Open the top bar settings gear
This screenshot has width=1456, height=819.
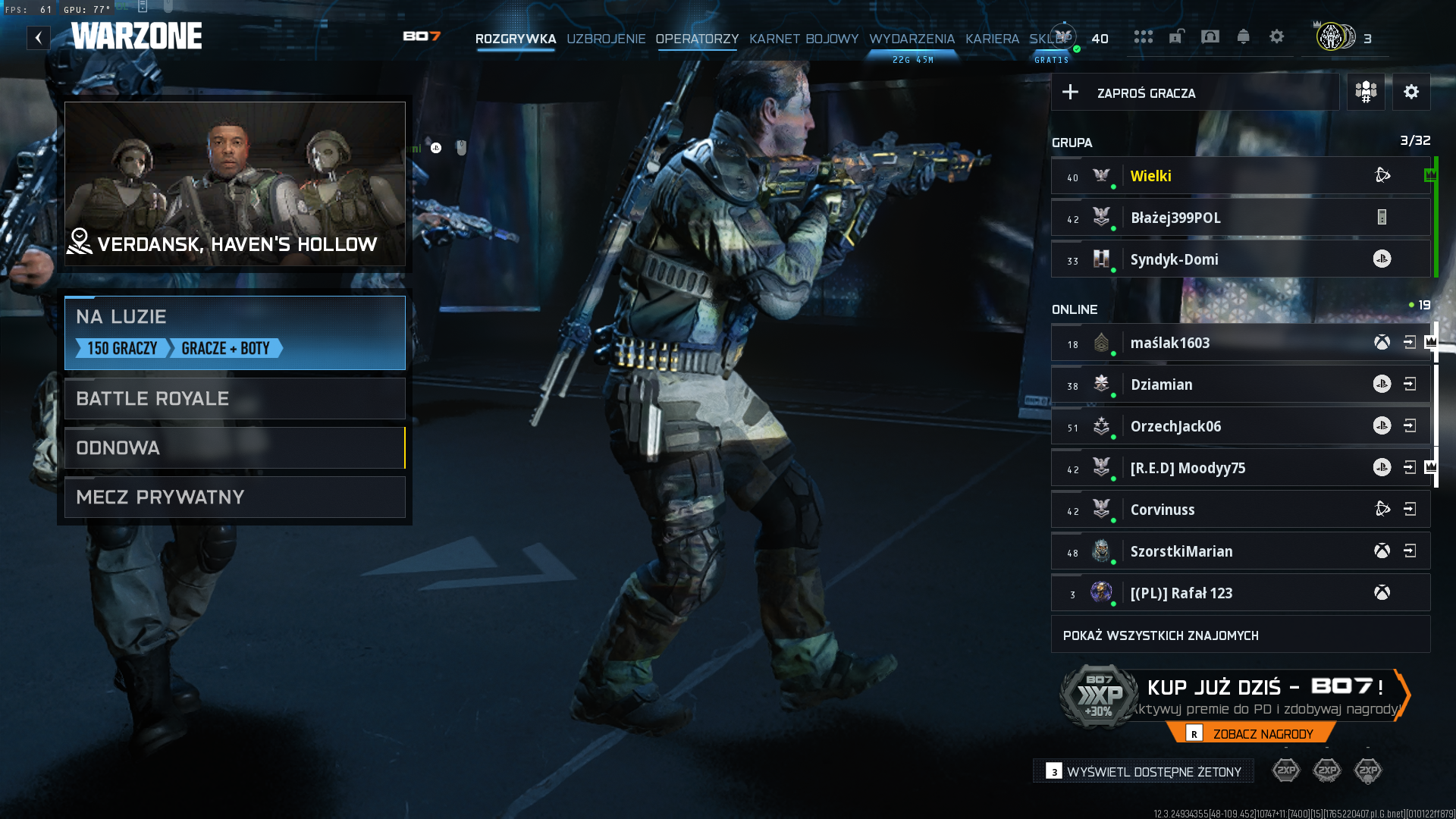pos(1277,36)
